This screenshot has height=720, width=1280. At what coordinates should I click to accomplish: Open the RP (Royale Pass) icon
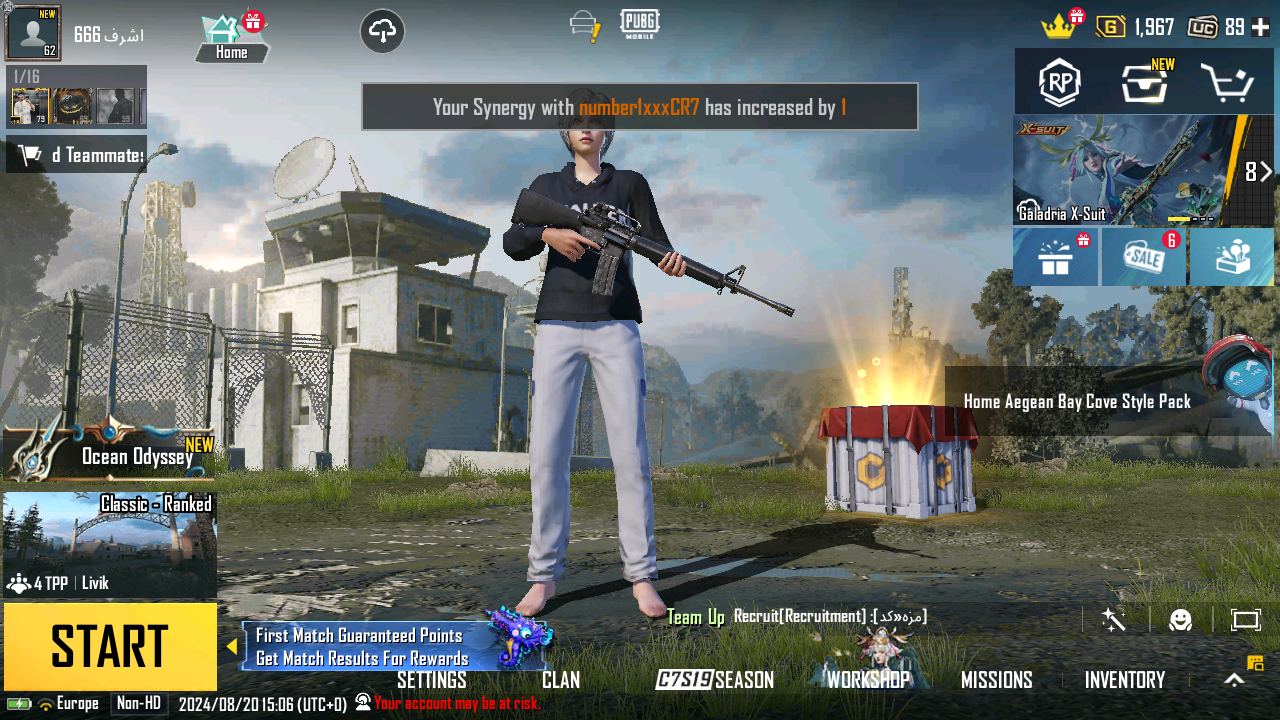(1059, 83)
